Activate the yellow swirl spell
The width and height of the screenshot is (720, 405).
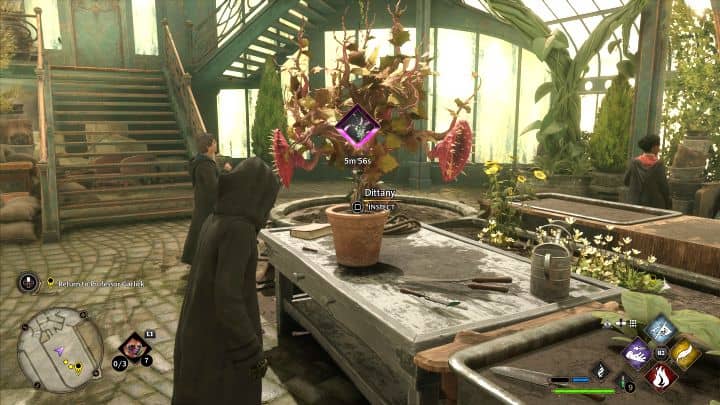[x=684, y=352]
